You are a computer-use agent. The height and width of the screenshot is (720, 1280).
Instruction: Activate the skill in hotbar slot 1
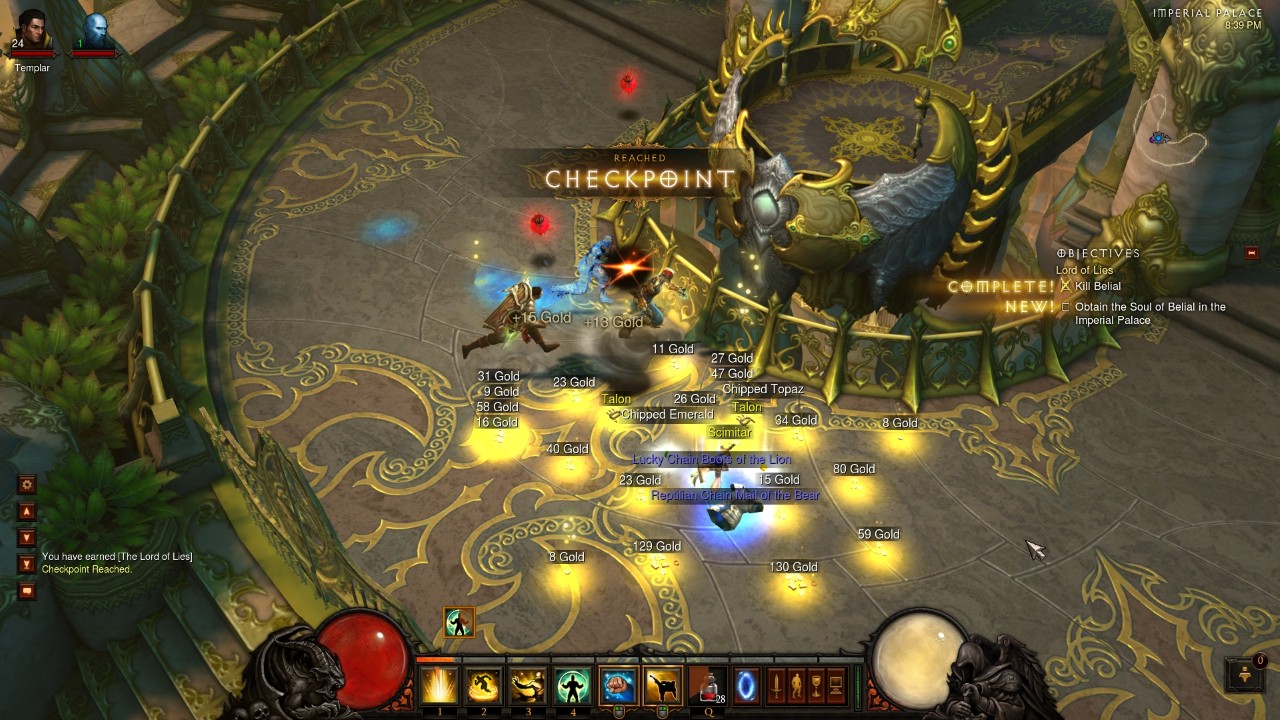(x=439, y=686)
